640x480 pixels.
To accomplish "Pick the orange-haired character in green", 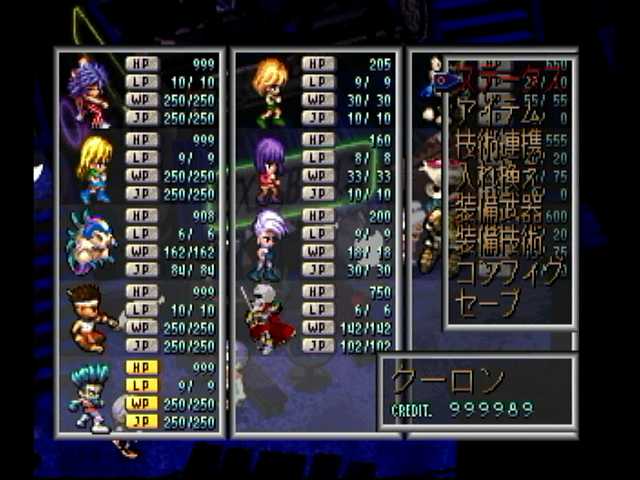I will click(271, 91).
